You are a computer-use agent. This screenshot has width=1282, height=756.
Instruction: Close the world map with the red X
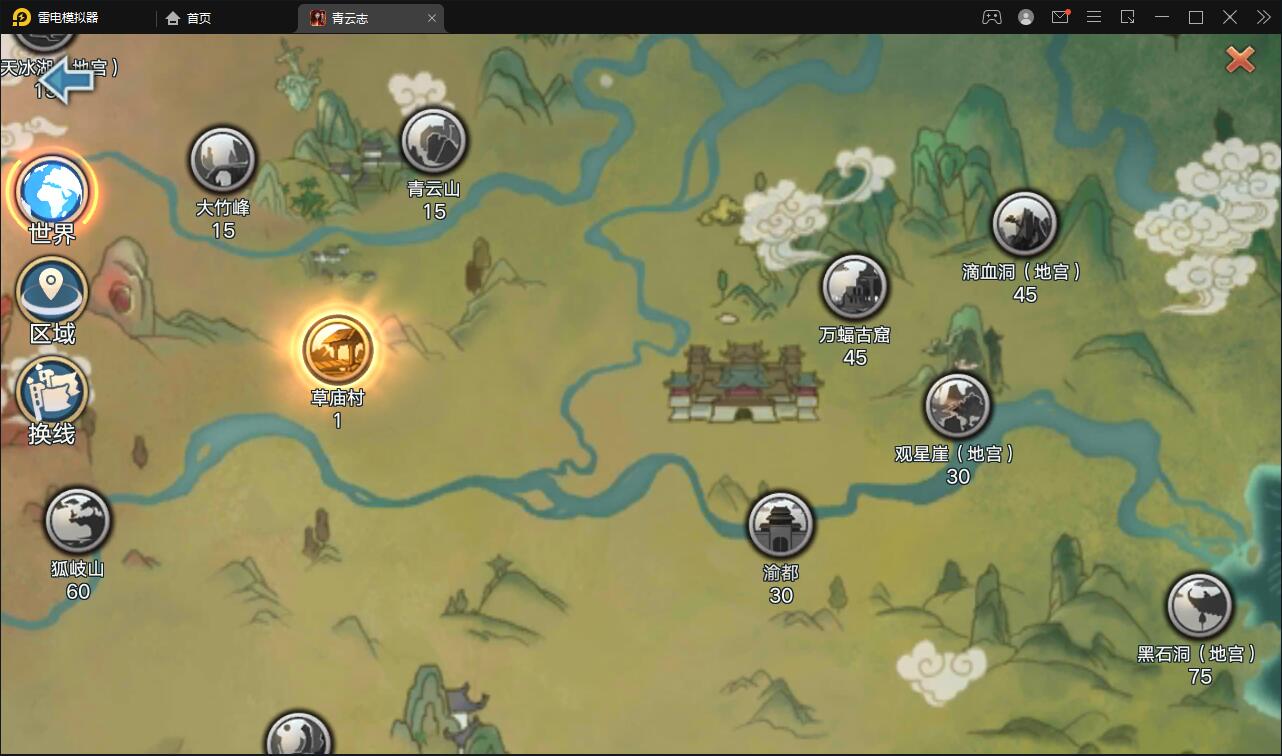tap(1240, 60)
